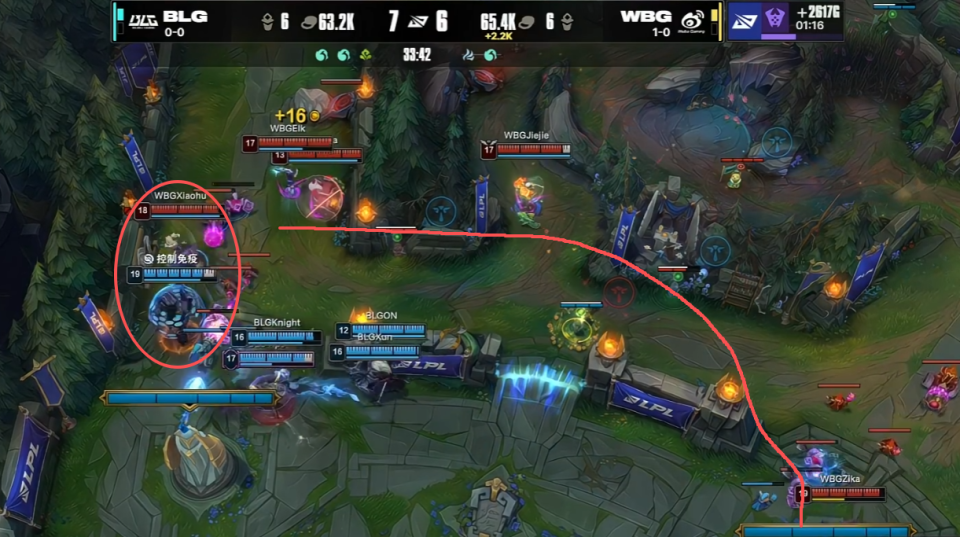Select the BLG gold coins icon
Viewport: 960px width, 537px height.
click(x=309, y=20)
